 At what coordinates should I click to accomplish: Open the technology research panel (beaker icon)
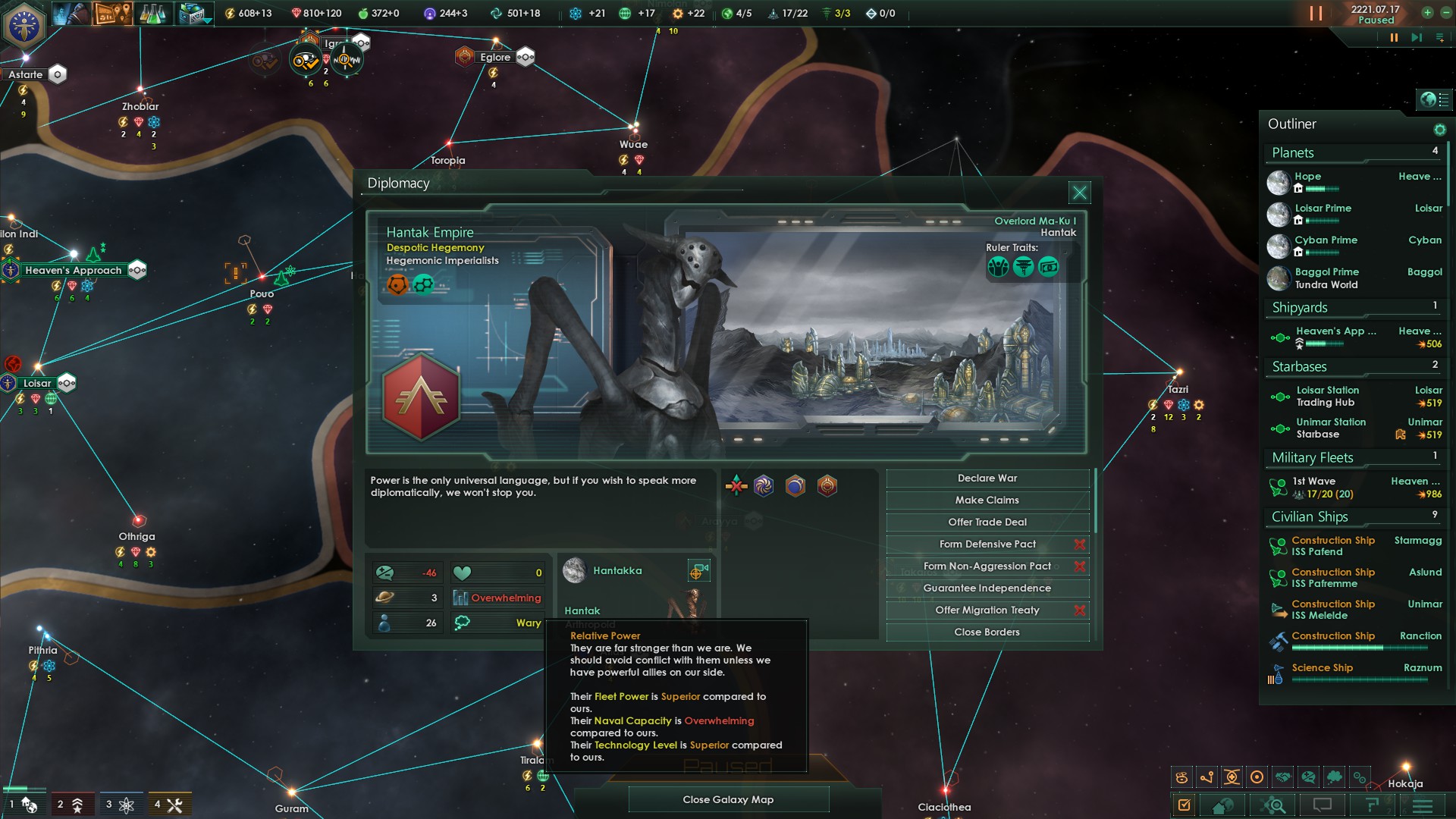(152, 13)
